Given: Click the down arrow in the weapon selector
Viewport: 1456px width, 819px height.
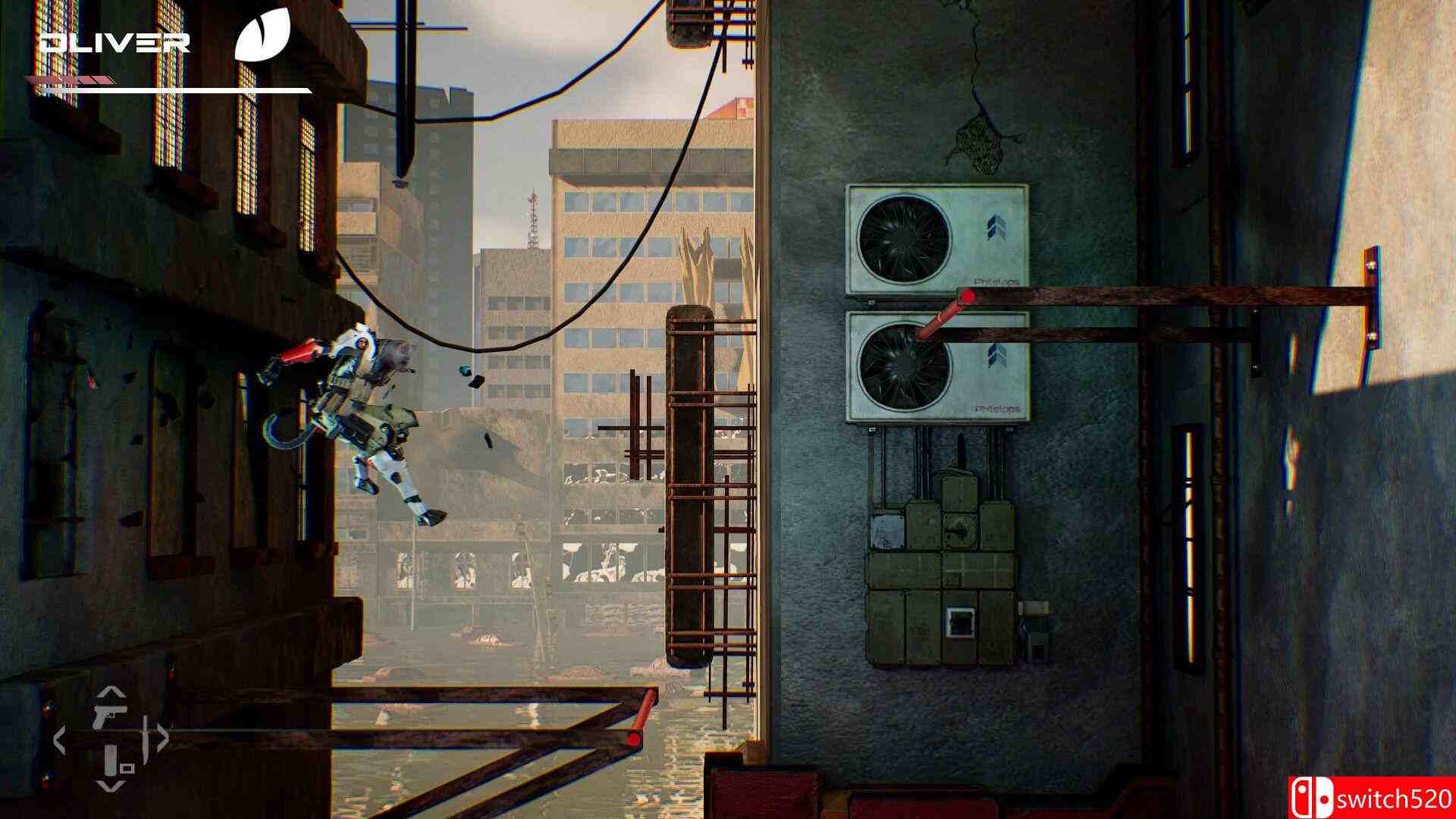Looking at the screenshot, I should click(x=110, y=786).
